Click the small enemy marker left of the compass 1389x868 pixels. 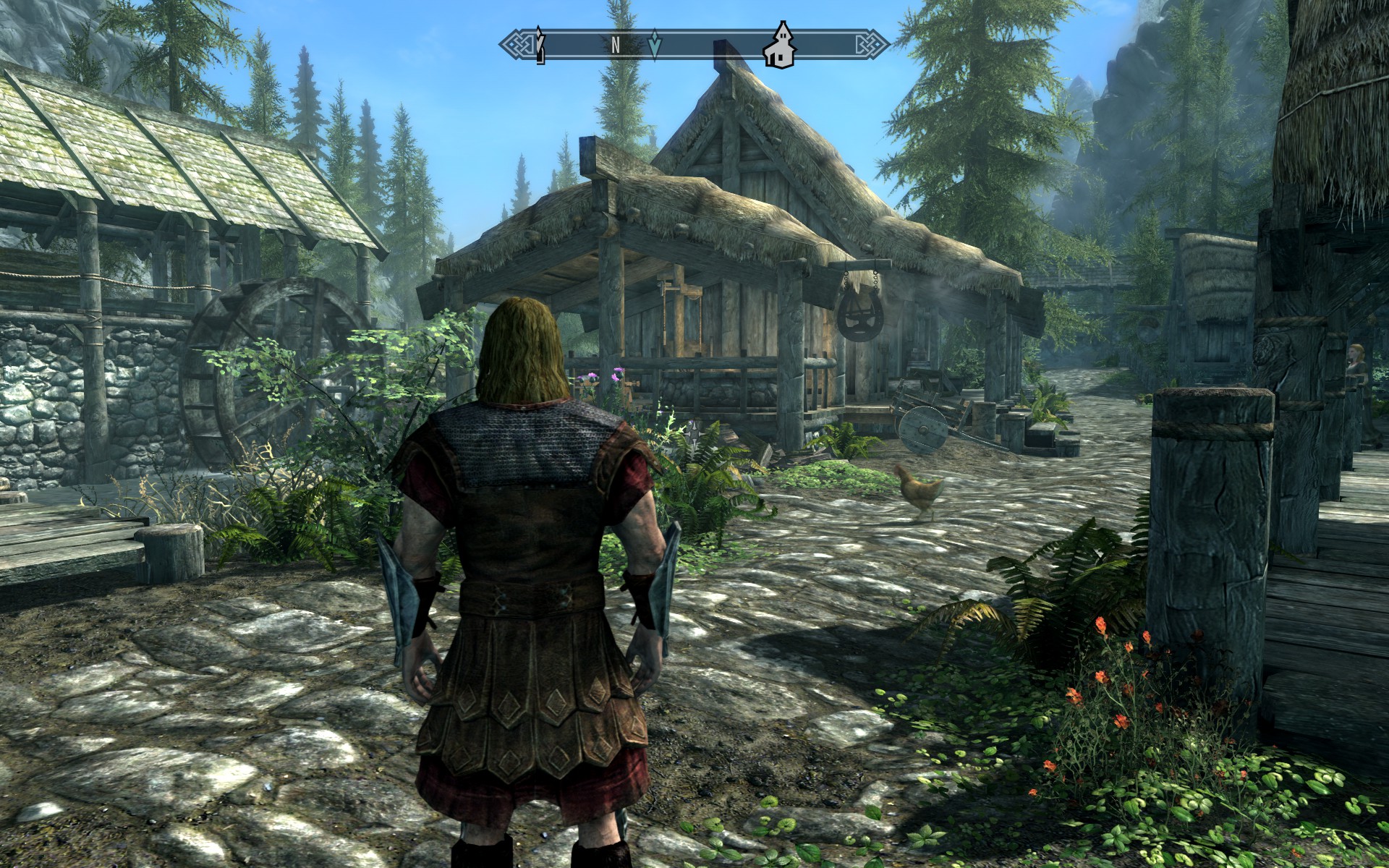coord(540,43)
